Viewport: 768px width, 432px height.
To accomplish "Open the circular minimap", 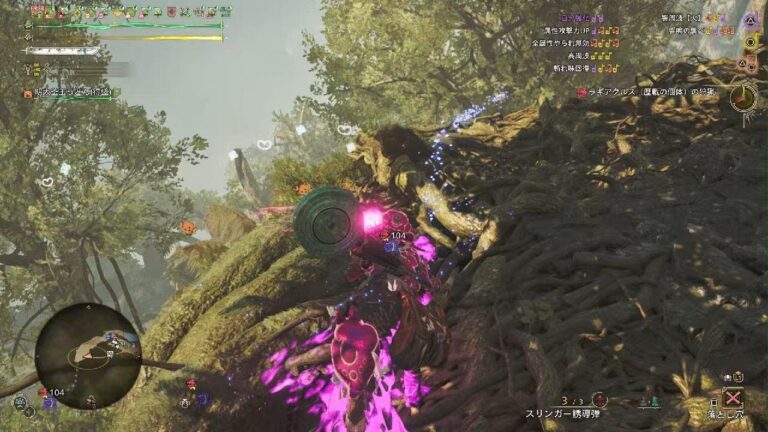I will click(x=88, y=355).
